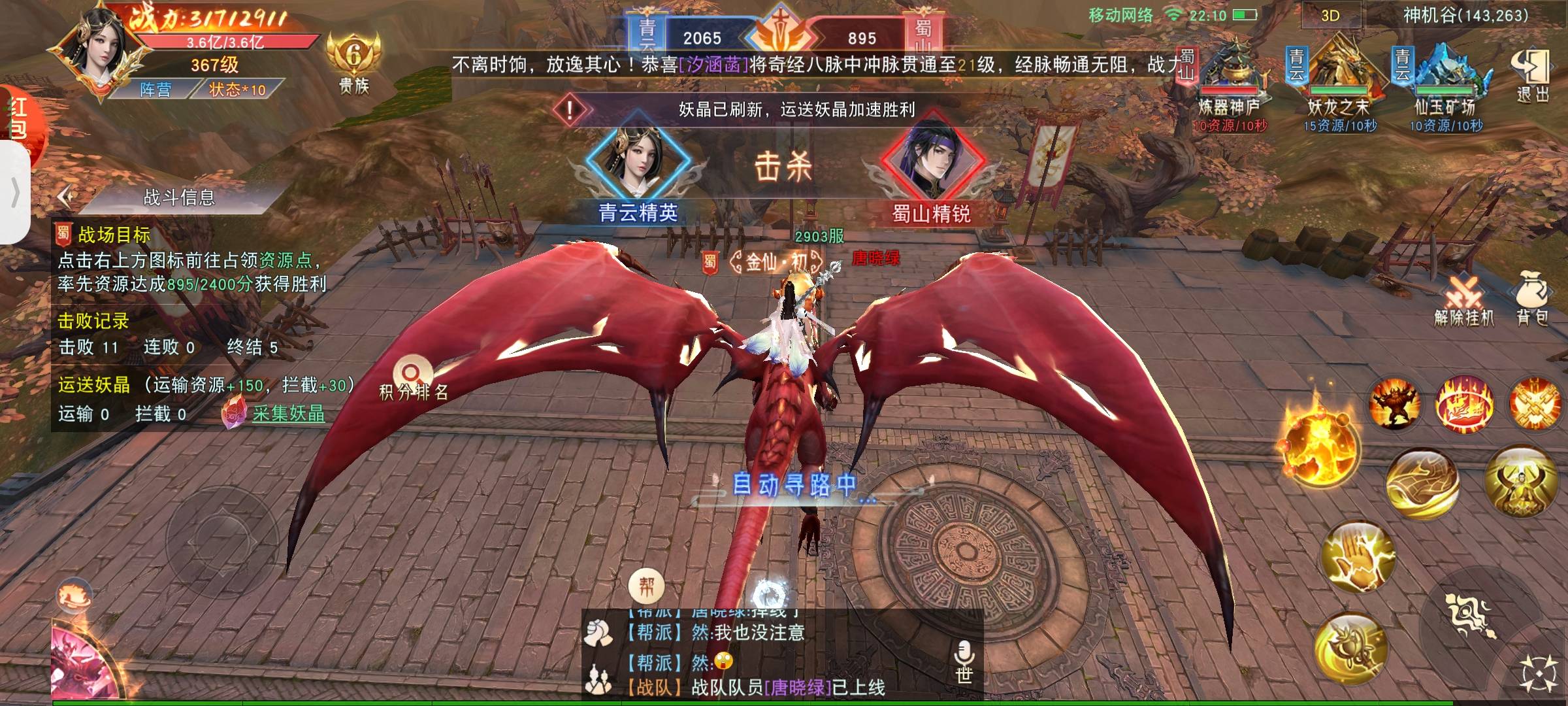This screenshot has height=706, width=1568.
Task: Toggle the 3D camera view button
Action: click(1330, 16)
